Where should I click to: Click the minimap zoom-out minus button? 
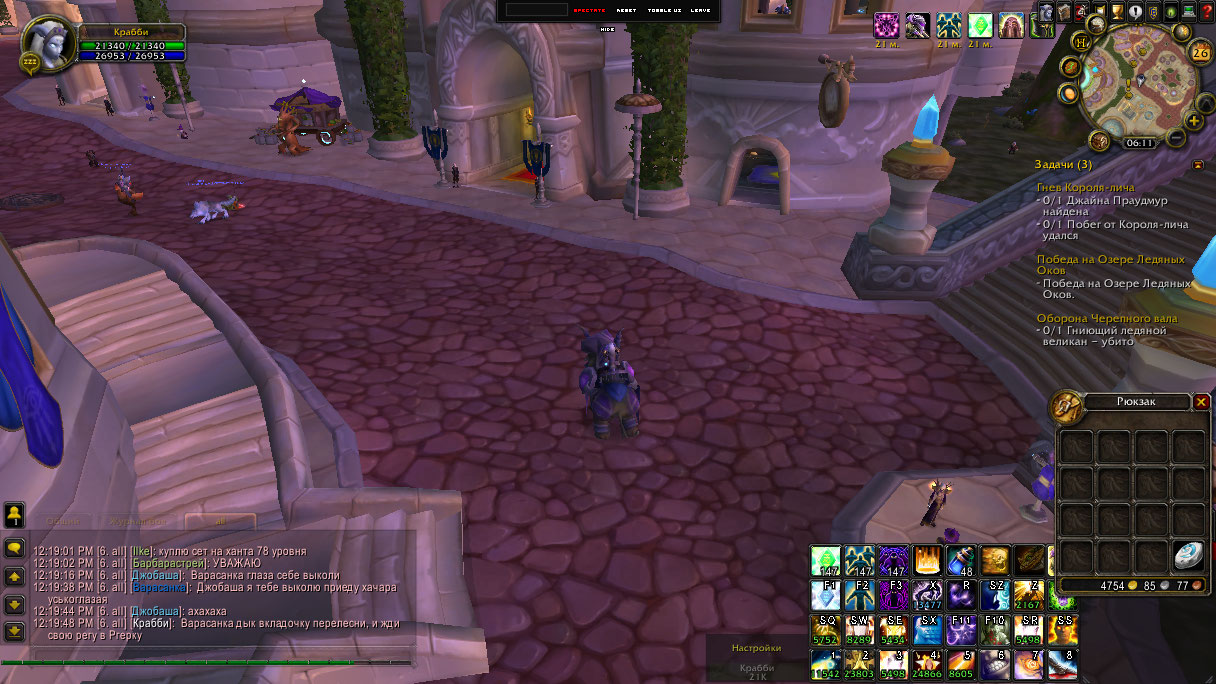click(x=1177, y=137)
